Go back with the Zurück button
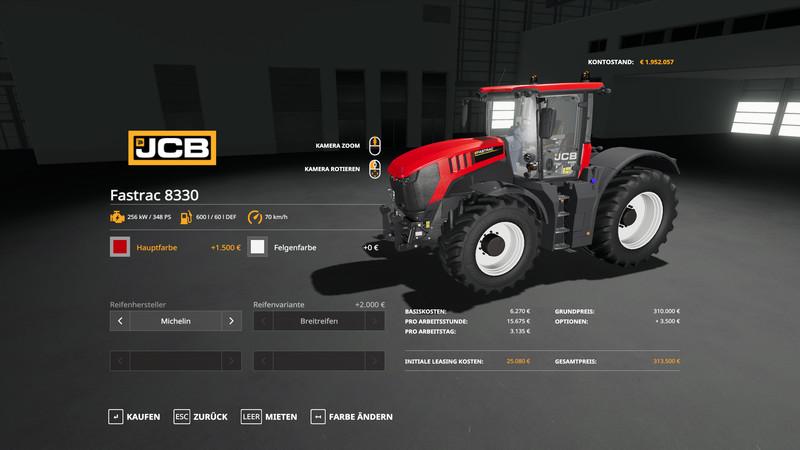800x450 pixels. pos(200,416)
